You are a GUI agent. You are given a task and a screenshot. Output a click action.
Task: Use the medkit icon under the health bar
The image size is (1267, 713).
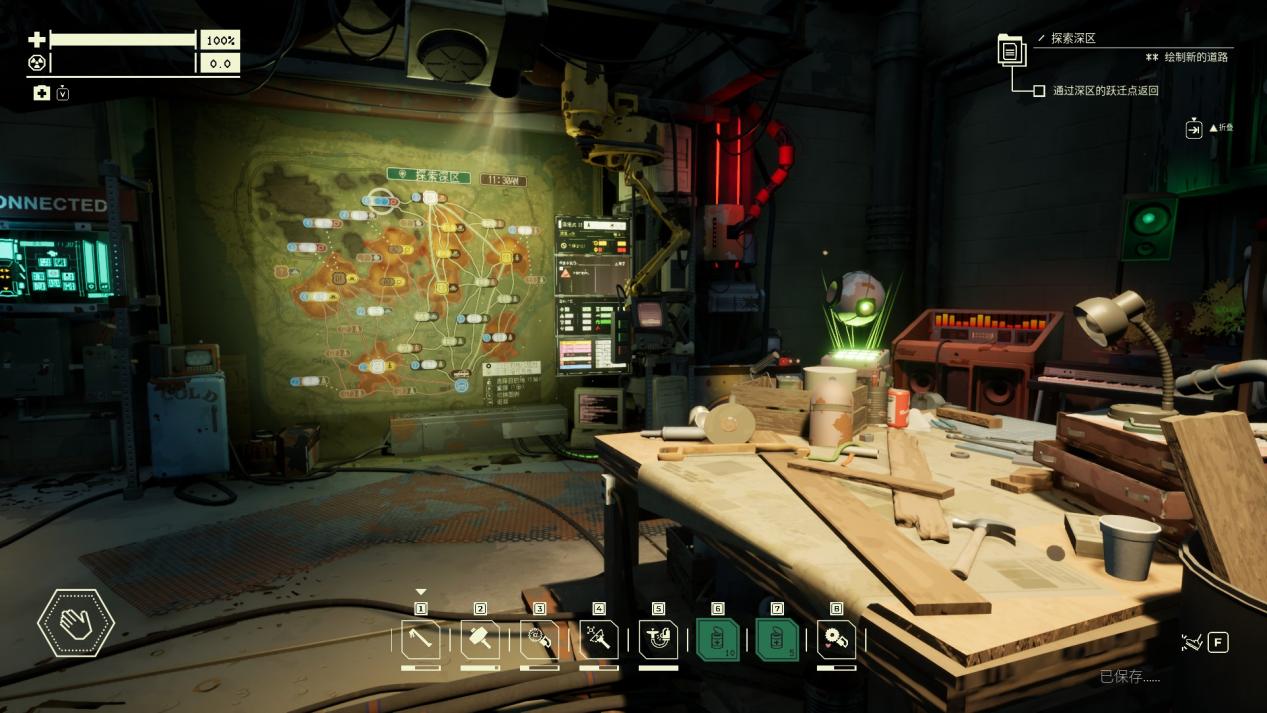point(41,93)
